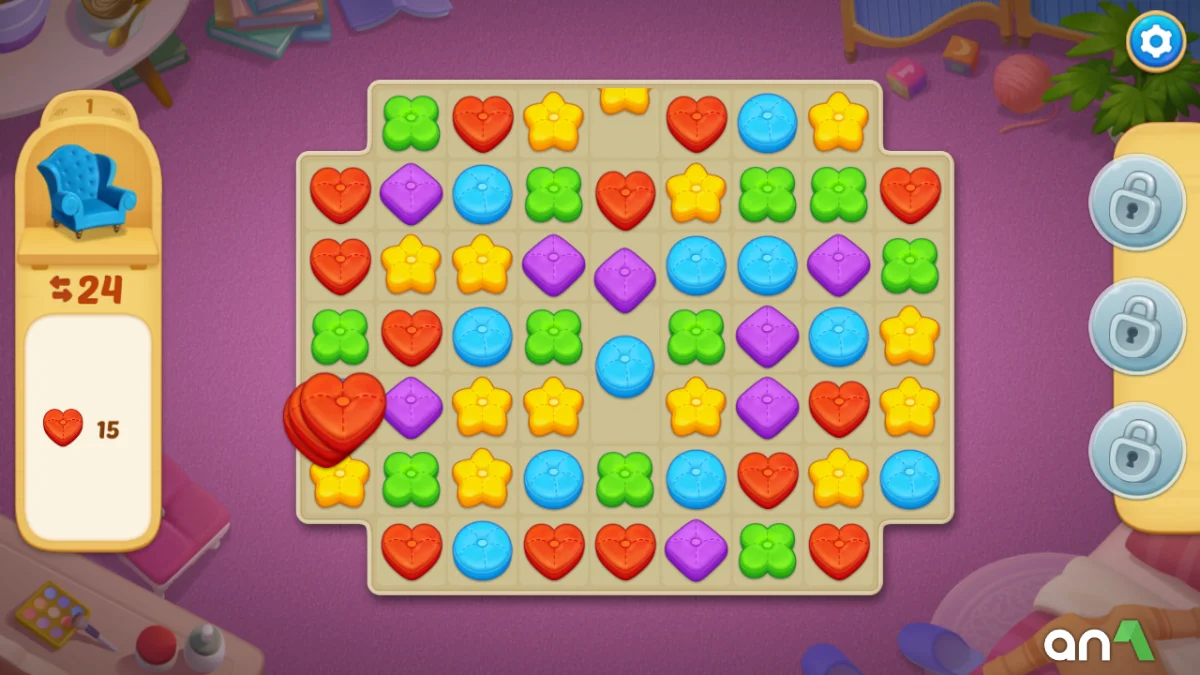
Task: Open the settings gear button
Action: click(1156, 41)
